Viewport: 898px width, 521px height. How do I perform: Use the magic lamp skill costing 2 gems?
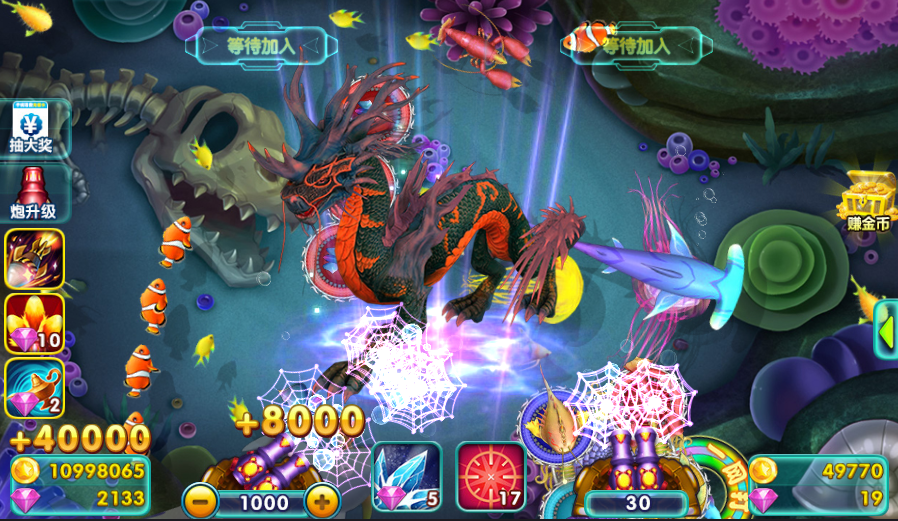pos(35,387)
